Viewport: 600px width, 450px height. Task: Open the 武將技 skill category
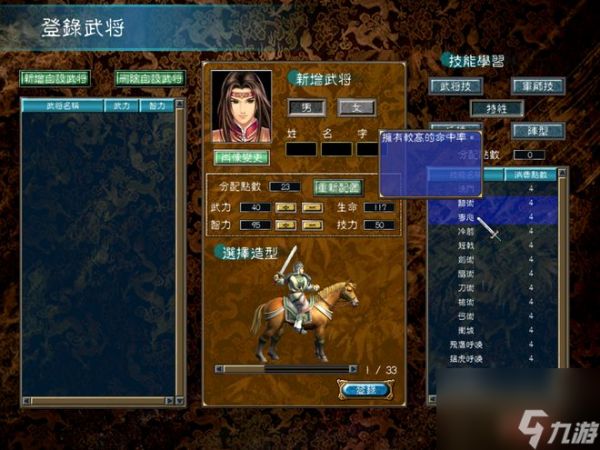[x=455, y=86]
